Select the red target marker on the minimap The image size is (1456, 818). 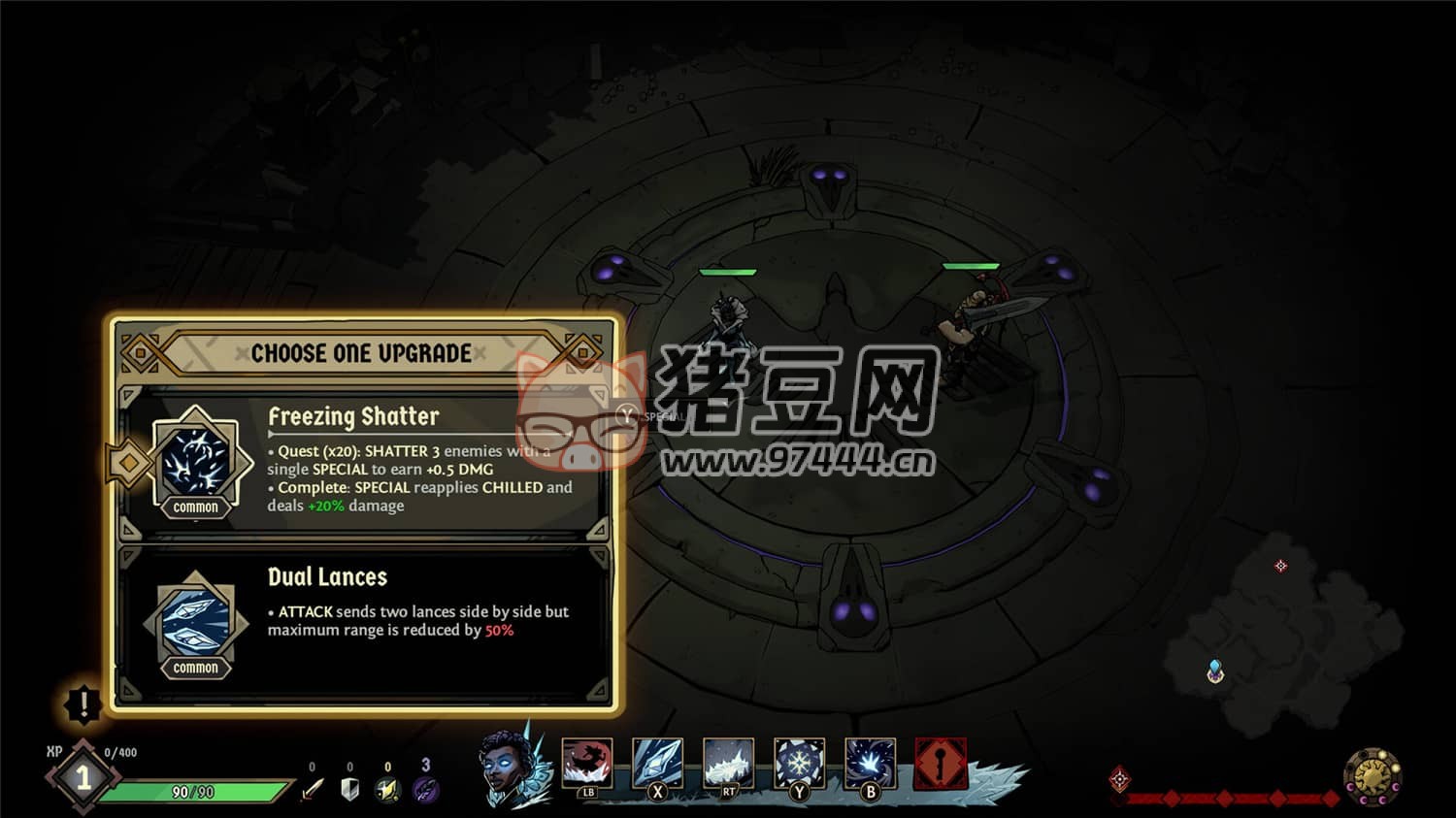pos(1280,566)
